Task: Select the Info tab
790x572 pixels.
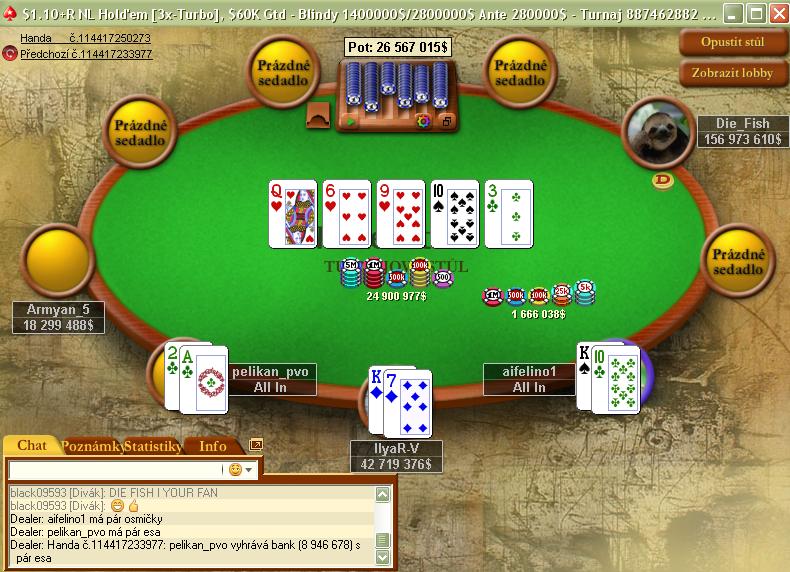Action: pyautogui.click(x=213, y=446)
